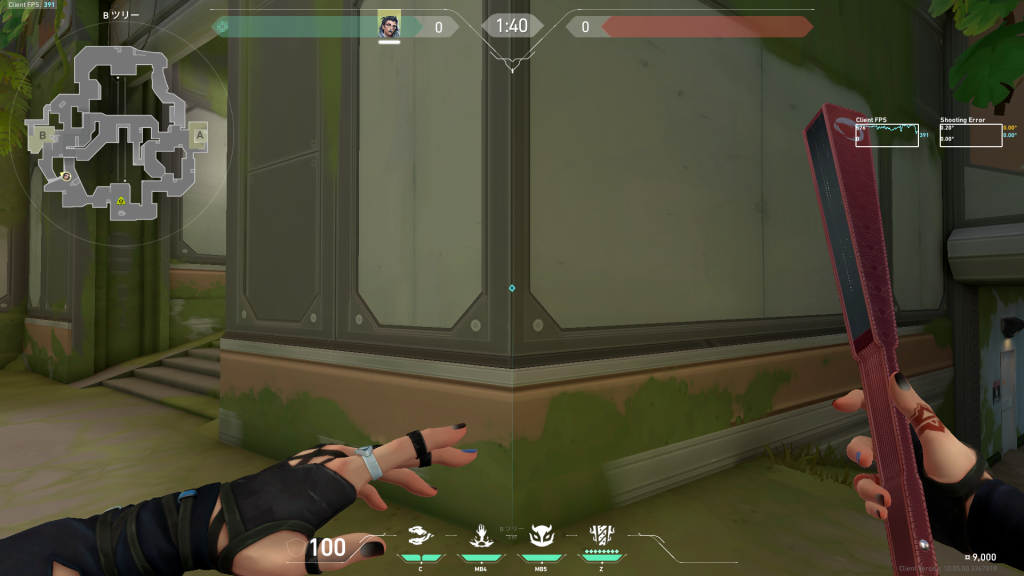This screenshot has width=1024, height=576.
Task: Click the Client FPS graph panel
Action: pyautogui.click(x=887, y=135)
